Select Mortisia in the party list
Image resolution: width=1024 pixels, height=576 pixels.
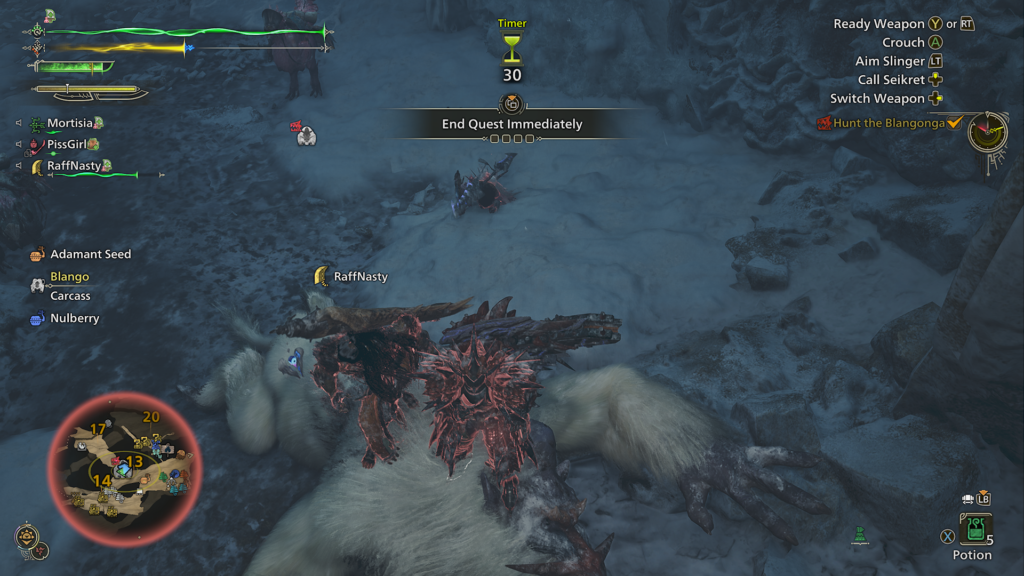69,123
